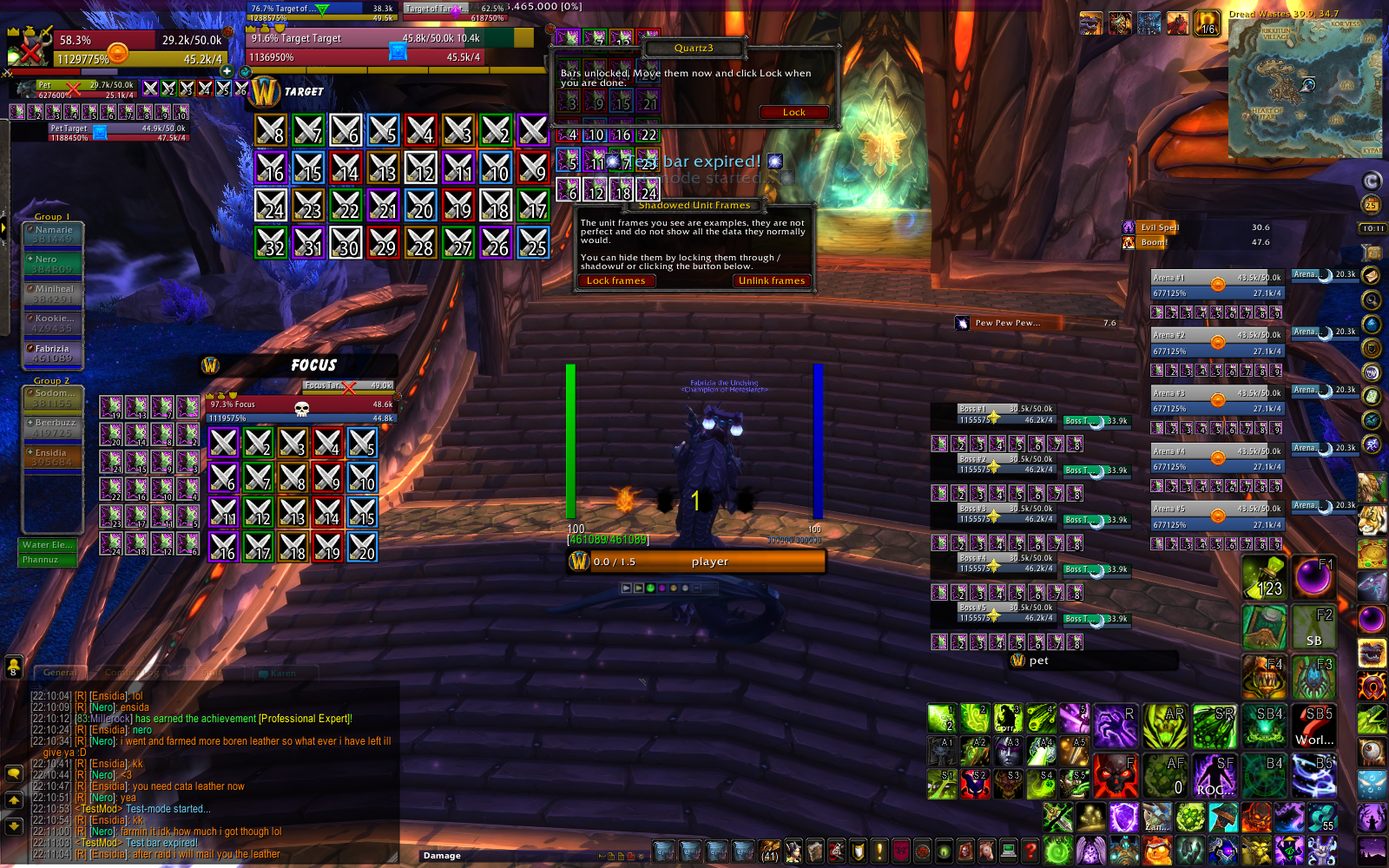Image resolution: width=1389 pixels, height=868 pixels.
Task: Select Fabrizia's raid frame
Action: coord(53,352)
